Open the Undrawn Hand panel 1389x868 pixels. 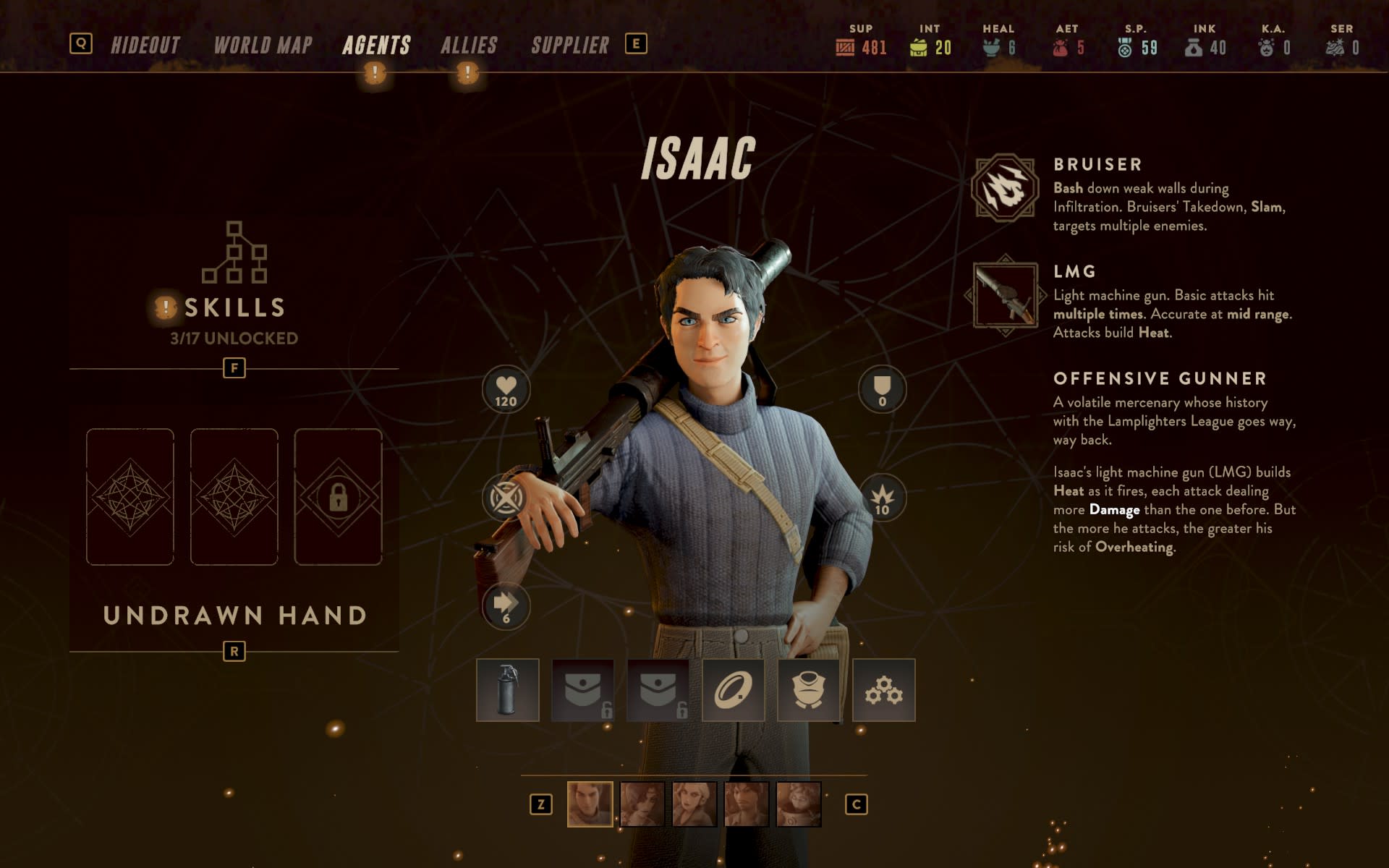pos(234,615)
